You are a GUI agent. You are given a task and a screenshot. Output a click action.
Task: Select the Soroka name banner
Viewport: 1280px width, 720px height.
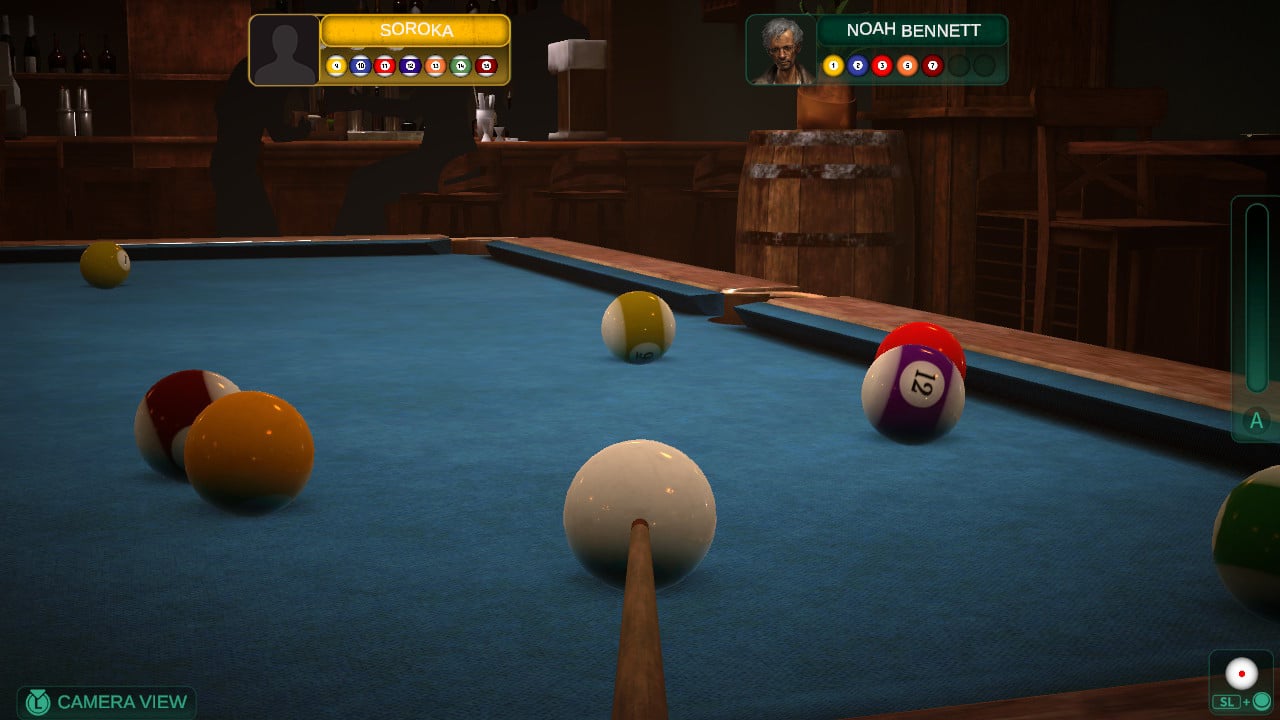[x=415, y=31]
